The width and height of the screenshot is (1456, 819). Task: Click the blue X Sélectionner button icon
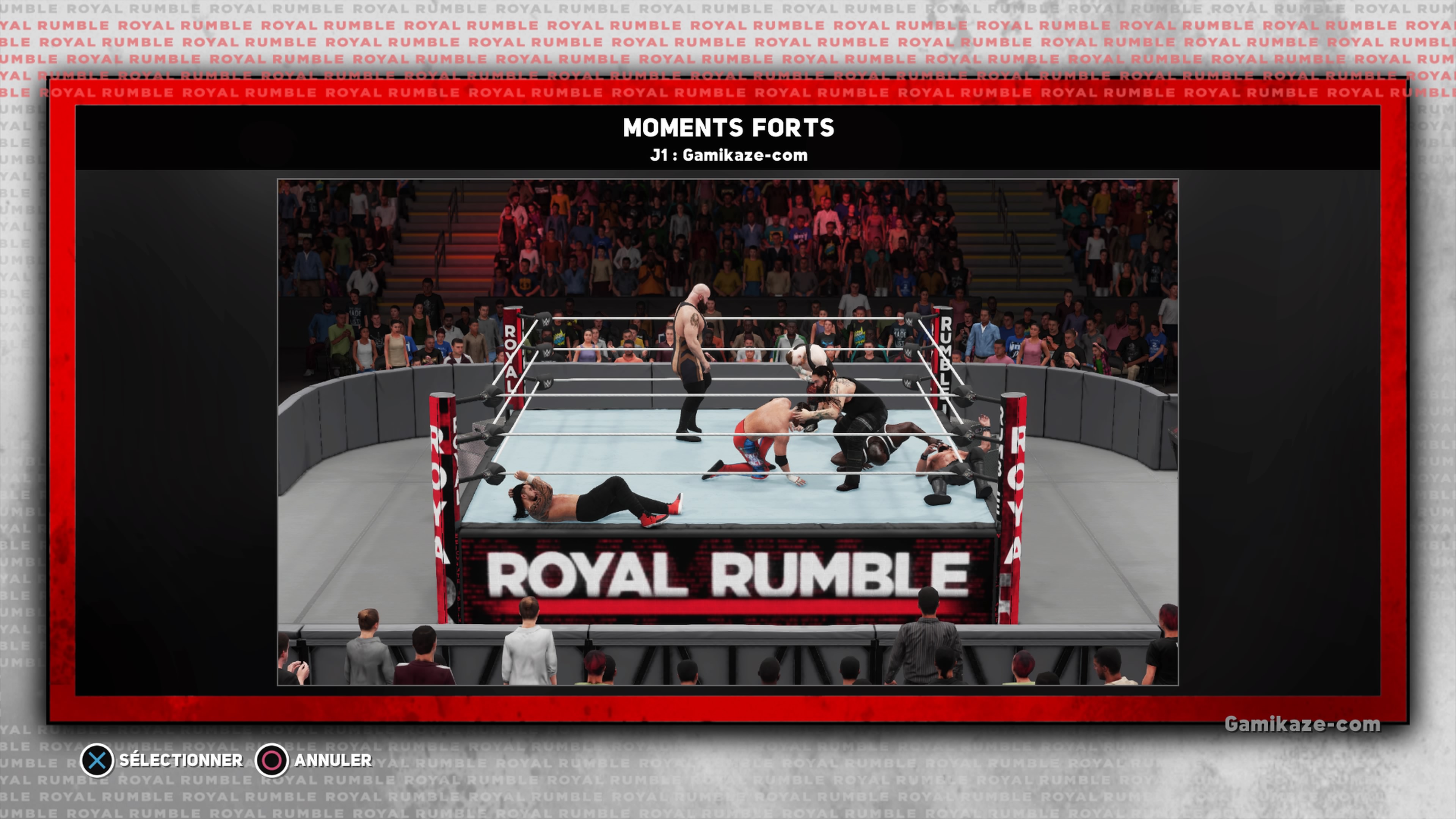(x=97, y=760)
